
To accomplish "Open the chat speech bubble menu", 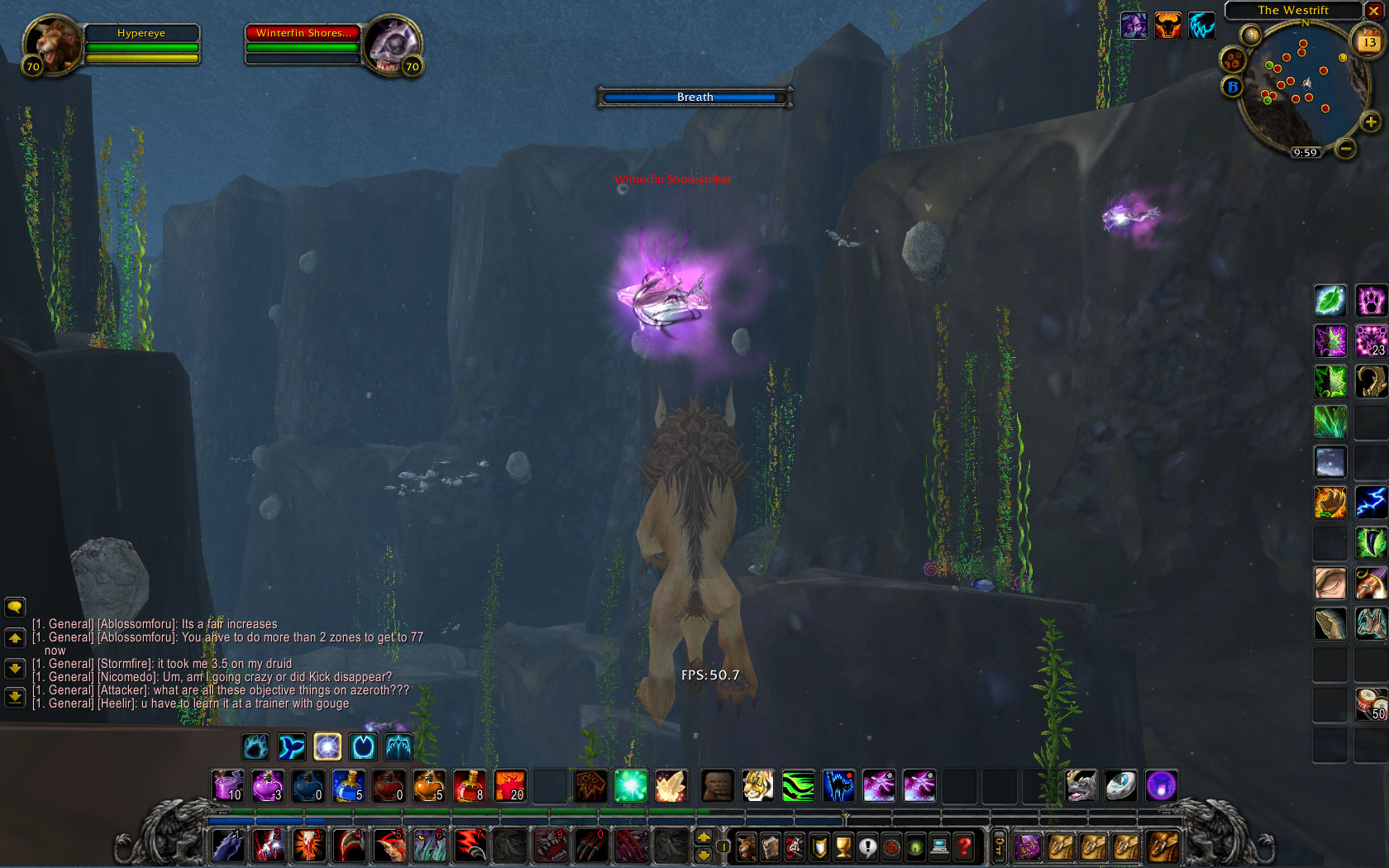I will [15, 608].
